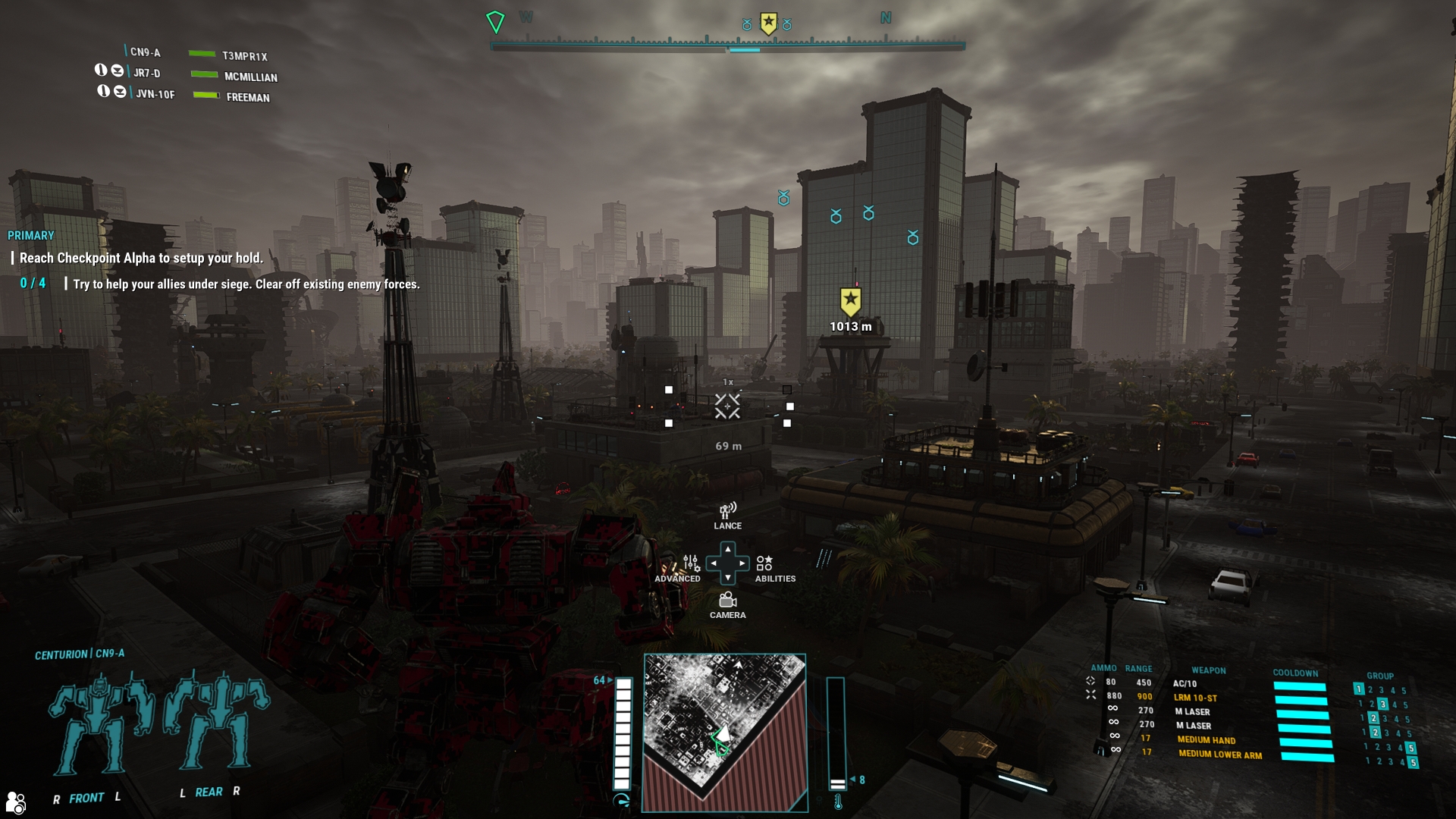Assign Medium Lower Arm to group 5
The image size is (1456, 819).
click(x=1413, y=763)
